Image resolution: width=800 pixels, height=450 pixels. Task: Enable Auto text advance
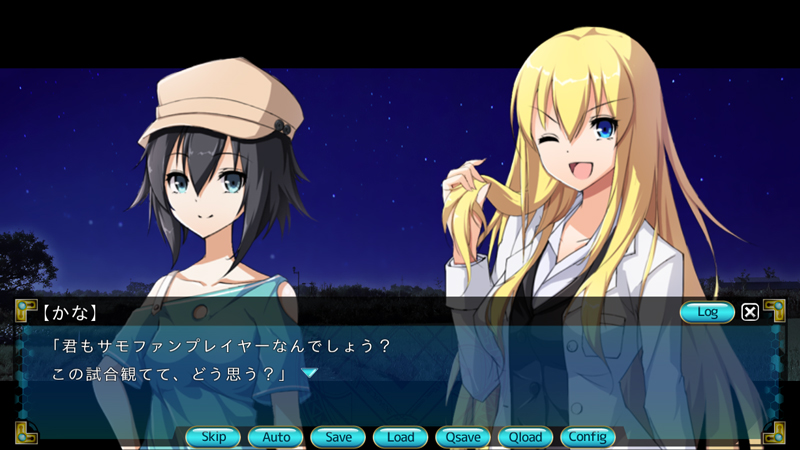click(x=276, y=437)
